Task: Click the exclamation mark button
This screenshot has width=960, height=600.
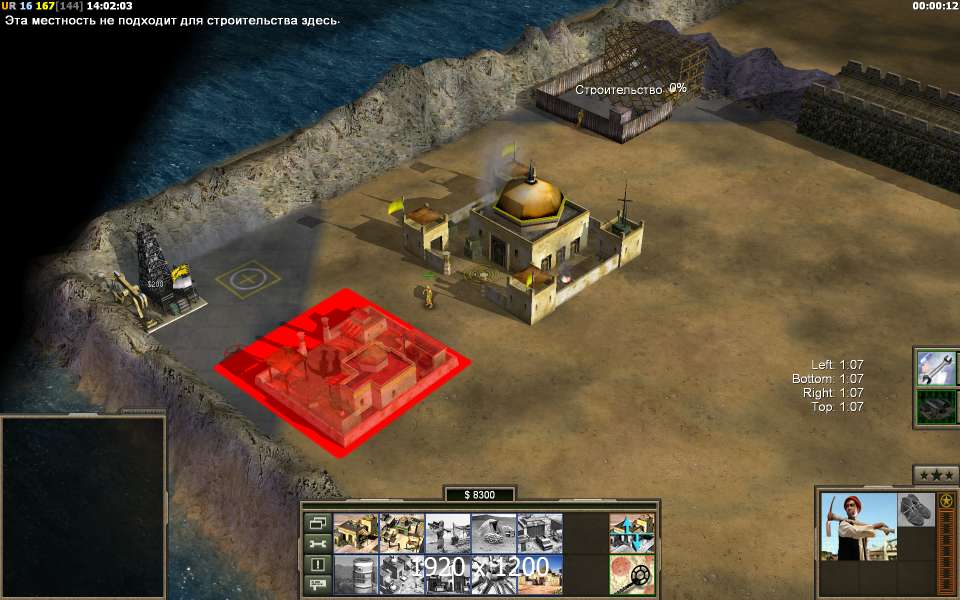Action: click(x=317, y=564)
